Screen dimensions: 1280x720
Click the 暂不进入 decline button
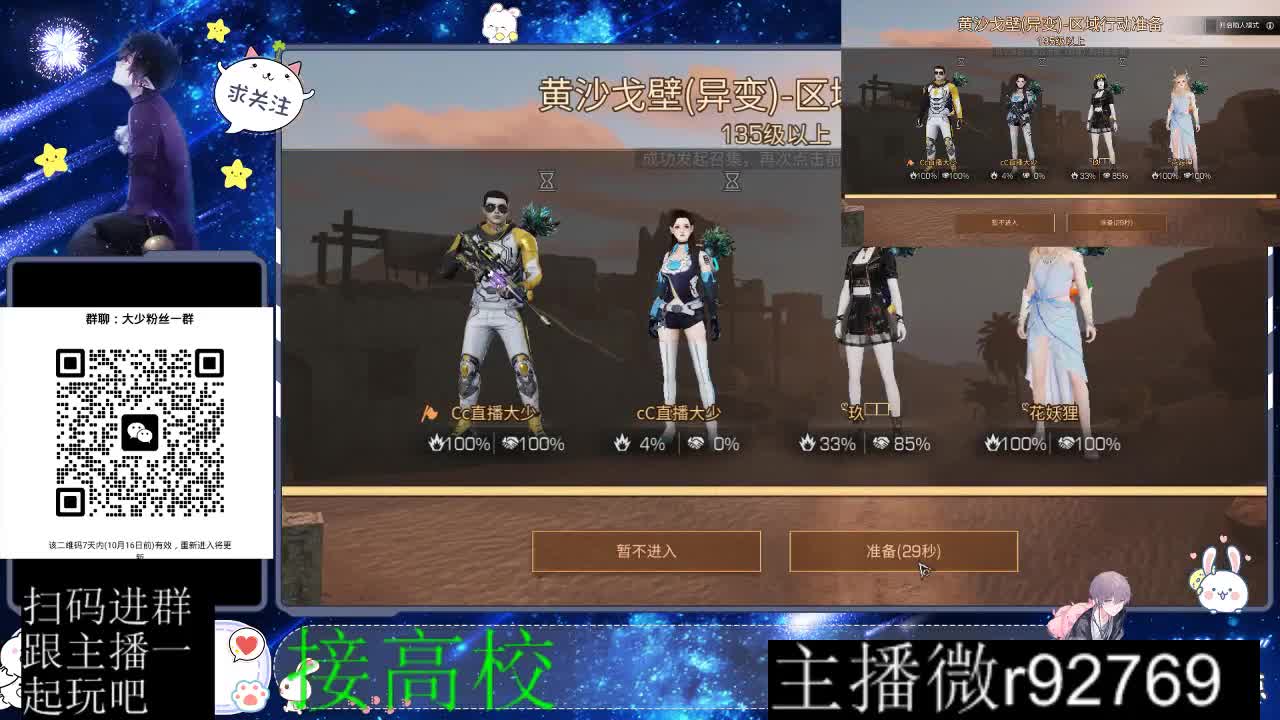[646, 551]
